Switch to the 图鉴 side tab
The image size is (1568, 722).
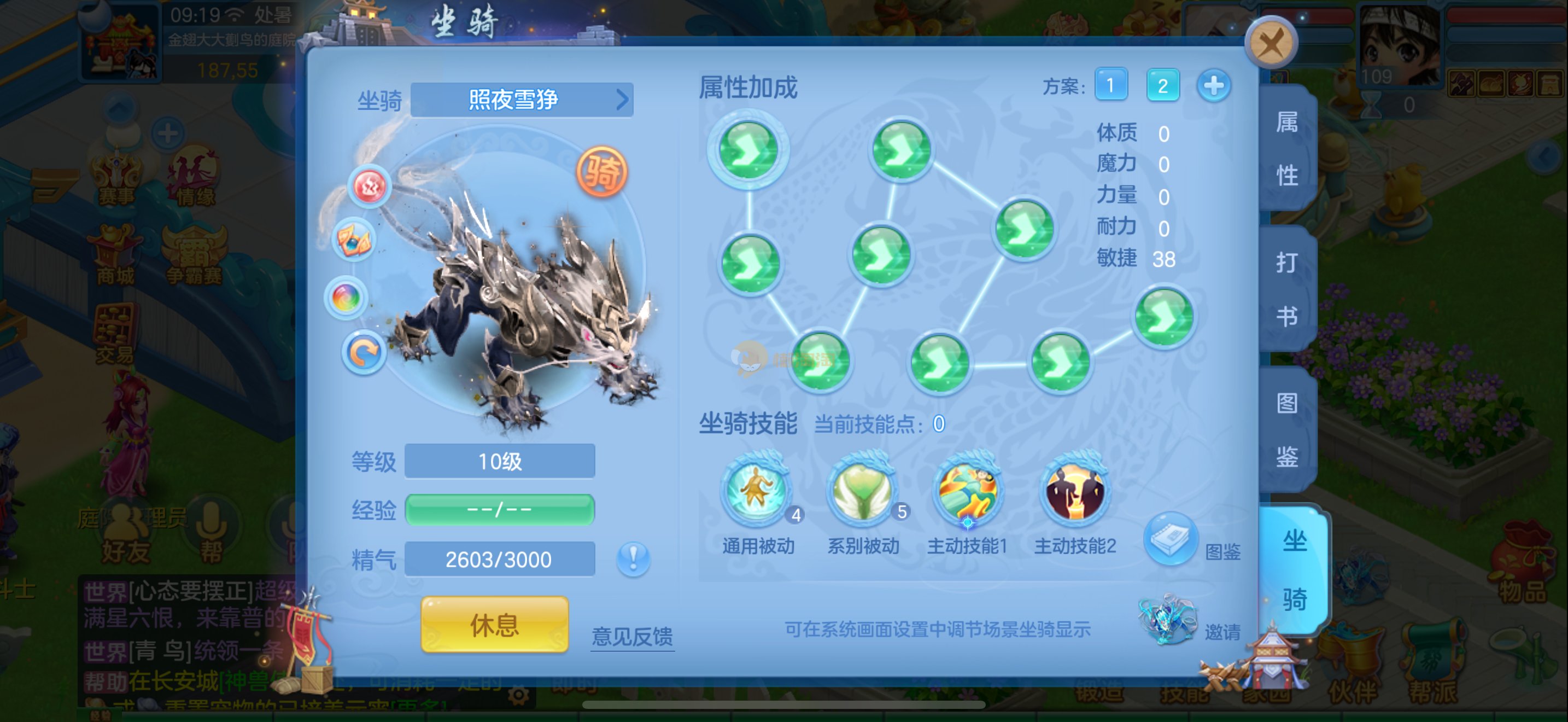1287,429
